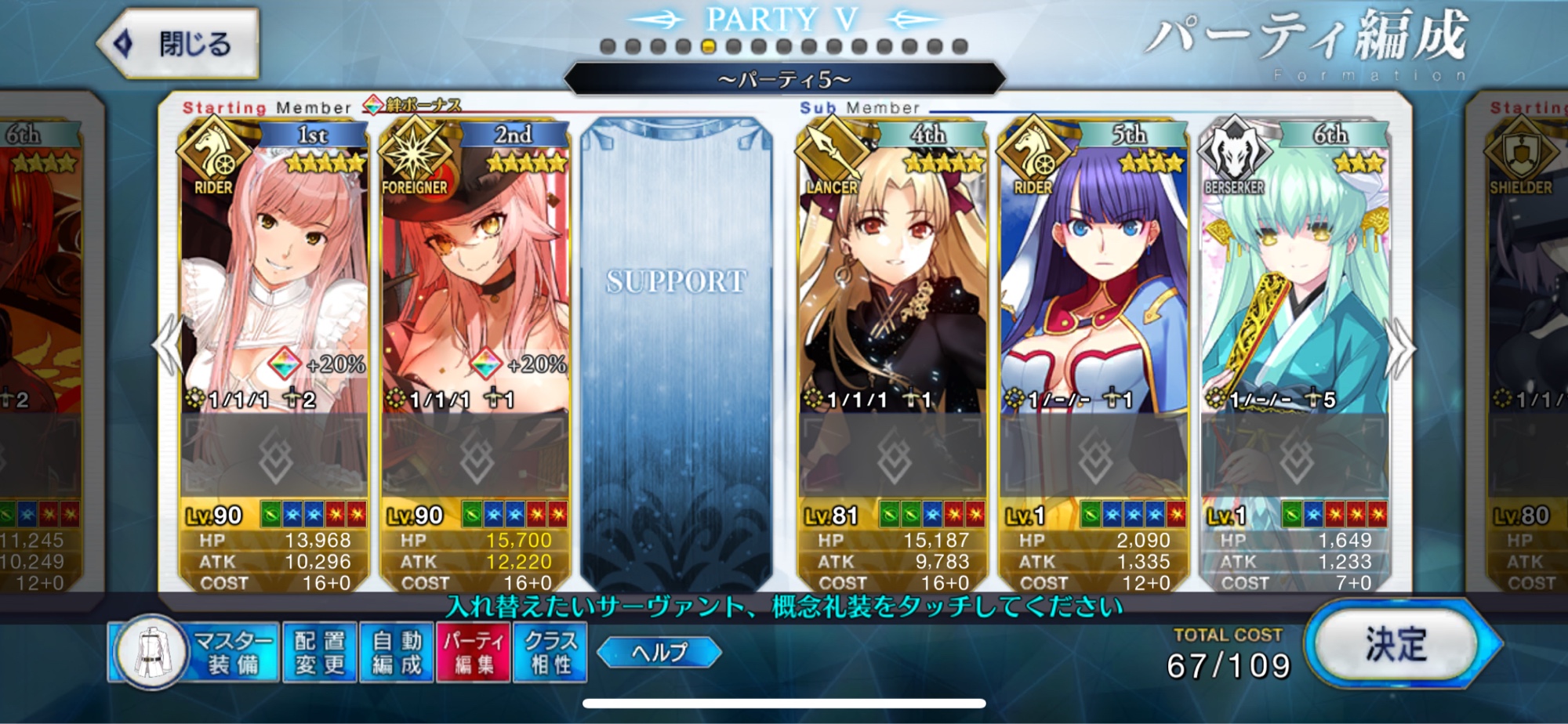Viewport: 1568px width, 724px height.
Task: Show the クラス相性 class affinity chart
Action: (x=550, y=653)
